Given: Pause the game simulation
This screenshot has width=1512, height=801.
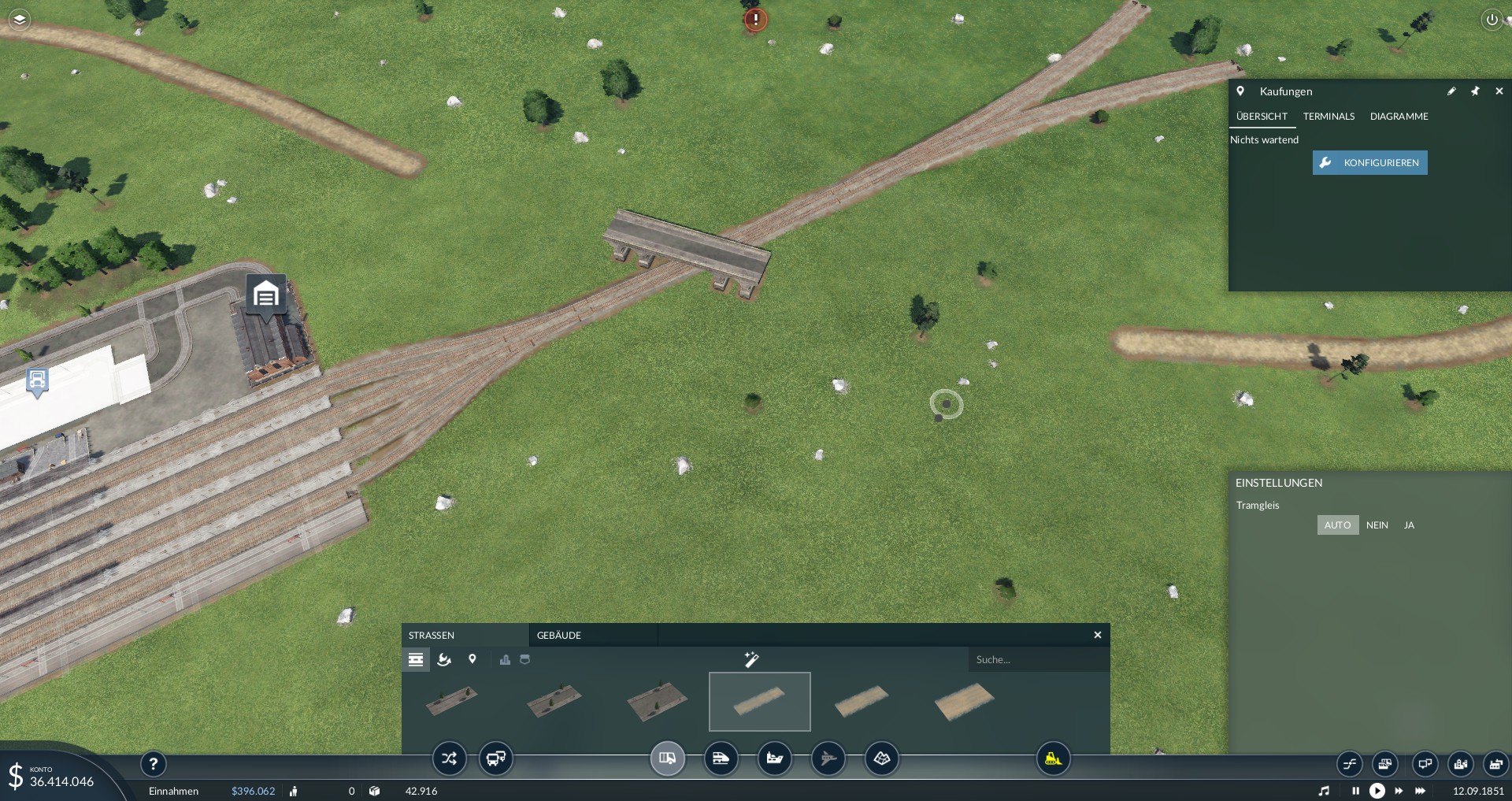Looking at the screenshot, I should click(x=1355, y=791).
